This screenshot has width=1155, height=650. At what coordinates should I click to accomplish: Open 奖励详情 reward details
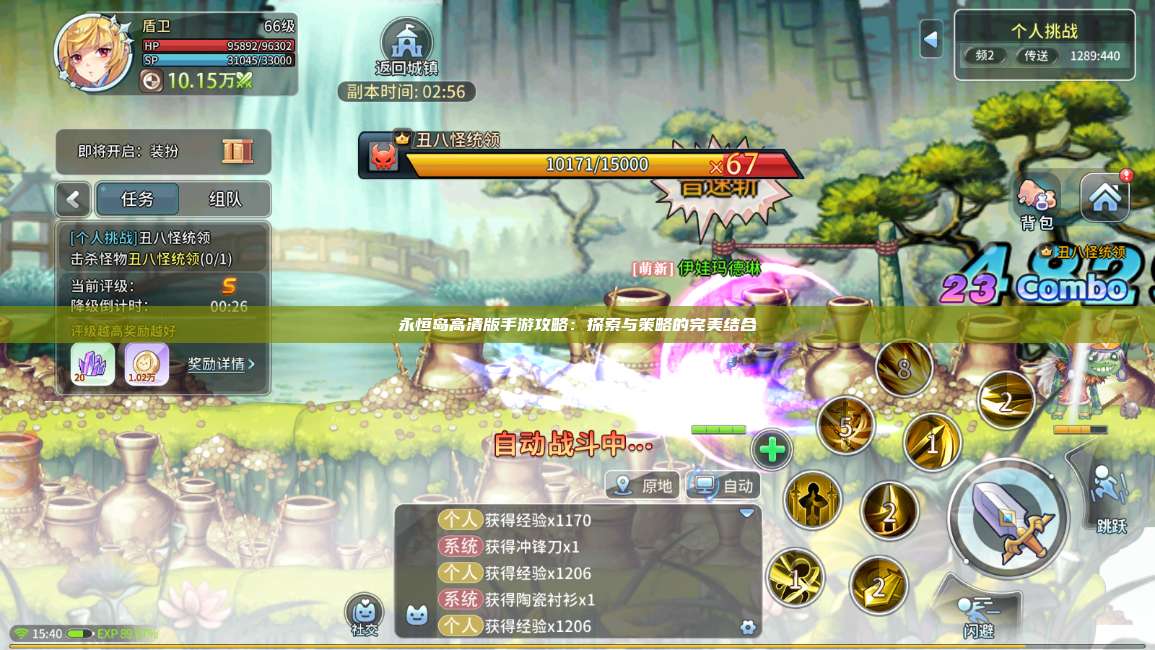pyautogui.click(x=221, y=364)
